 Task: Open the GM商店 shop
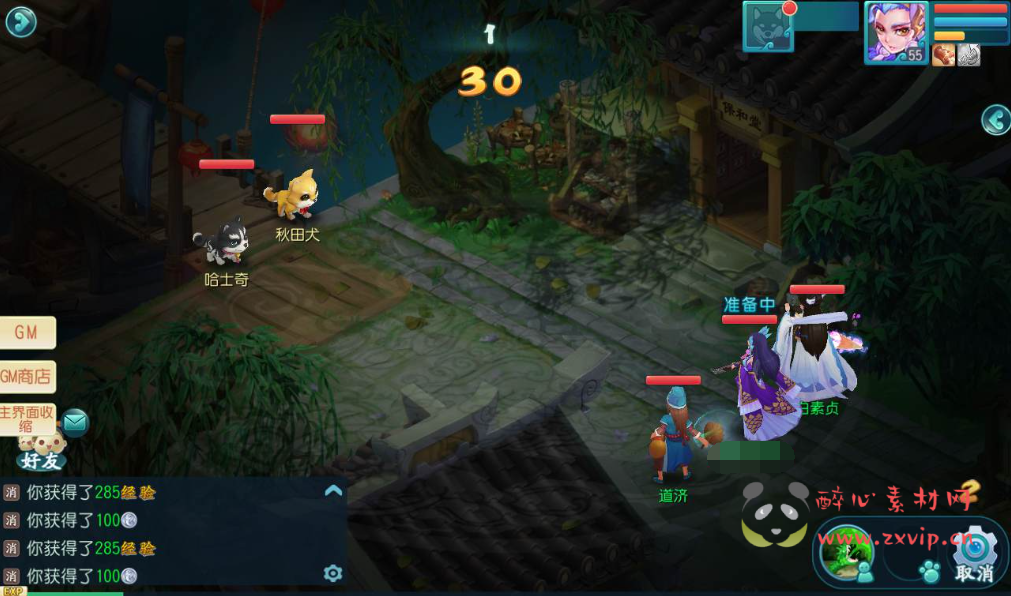coord(26,377)
